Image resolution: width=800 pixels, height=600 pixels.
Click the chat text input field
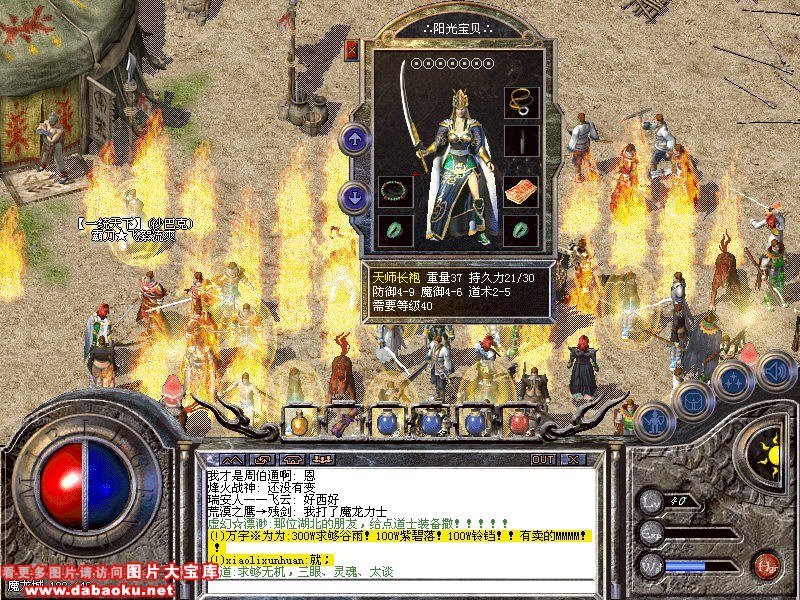400,585
